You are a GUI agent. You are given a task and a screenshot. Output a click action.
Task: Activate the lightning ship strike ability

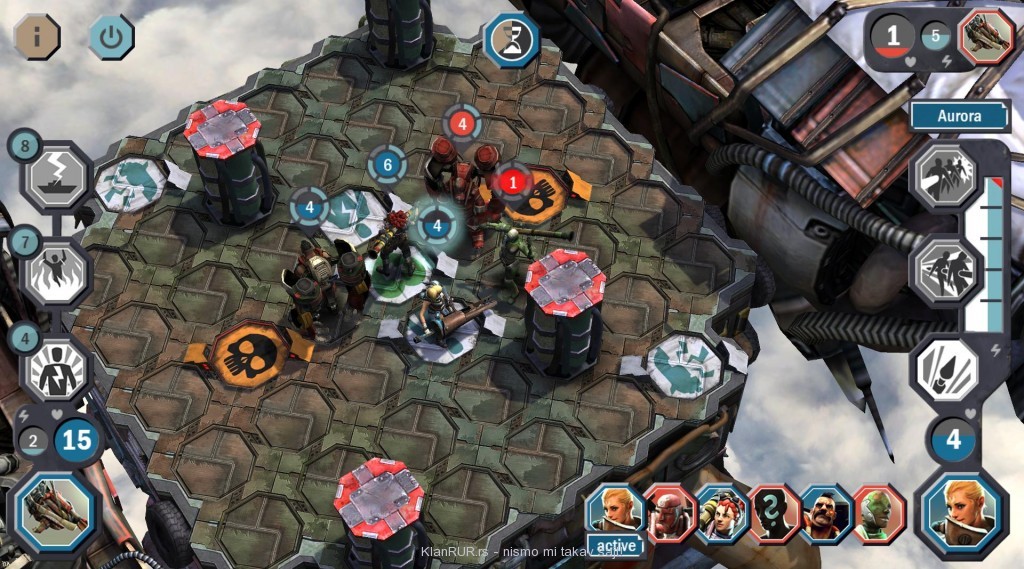[x=57, y=176]
